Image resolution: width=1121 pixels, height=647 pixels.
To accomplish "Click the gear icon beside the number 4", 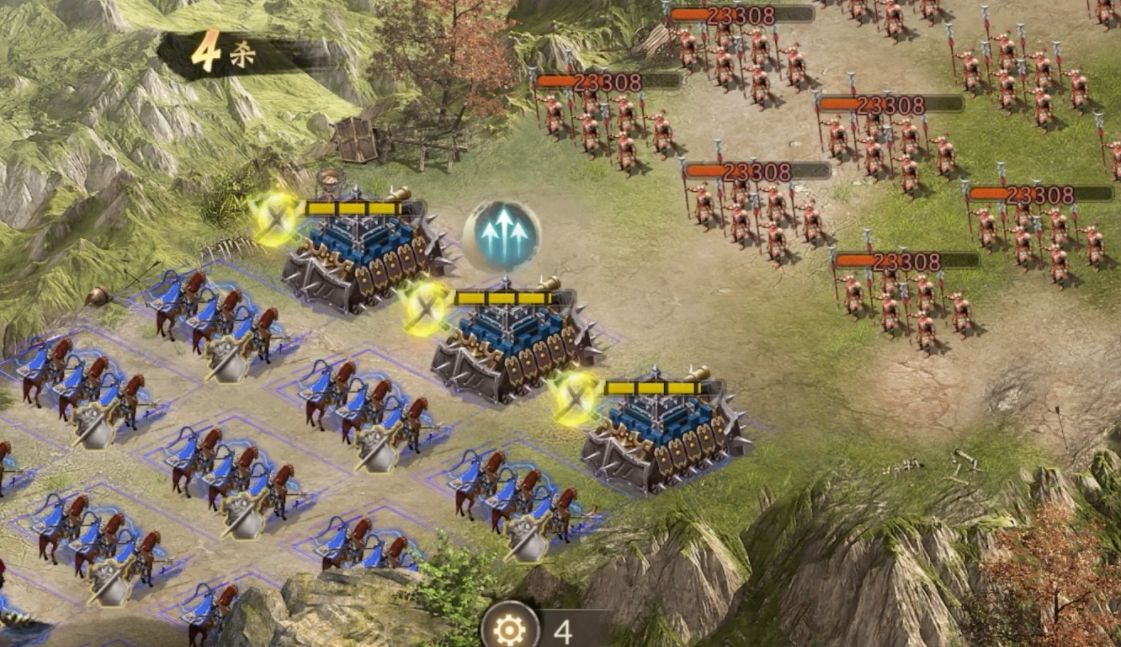I will (x=510, y=629).
